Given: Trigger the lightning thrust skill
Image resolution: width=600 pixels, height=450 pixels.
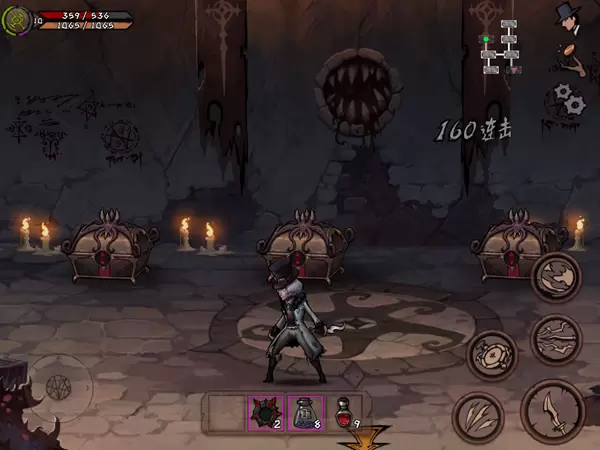Looking at the screenshot, I should click(556, 340).
